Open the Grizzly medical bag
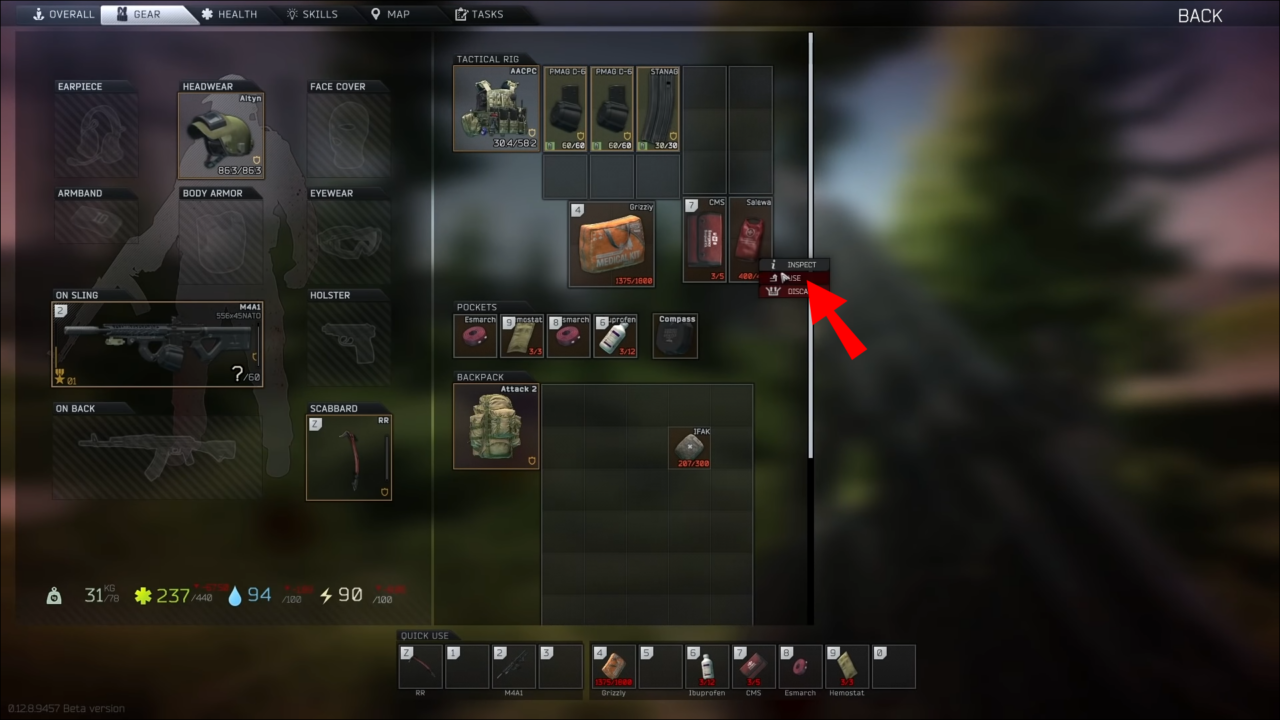1280x720 pixels. 613,243
